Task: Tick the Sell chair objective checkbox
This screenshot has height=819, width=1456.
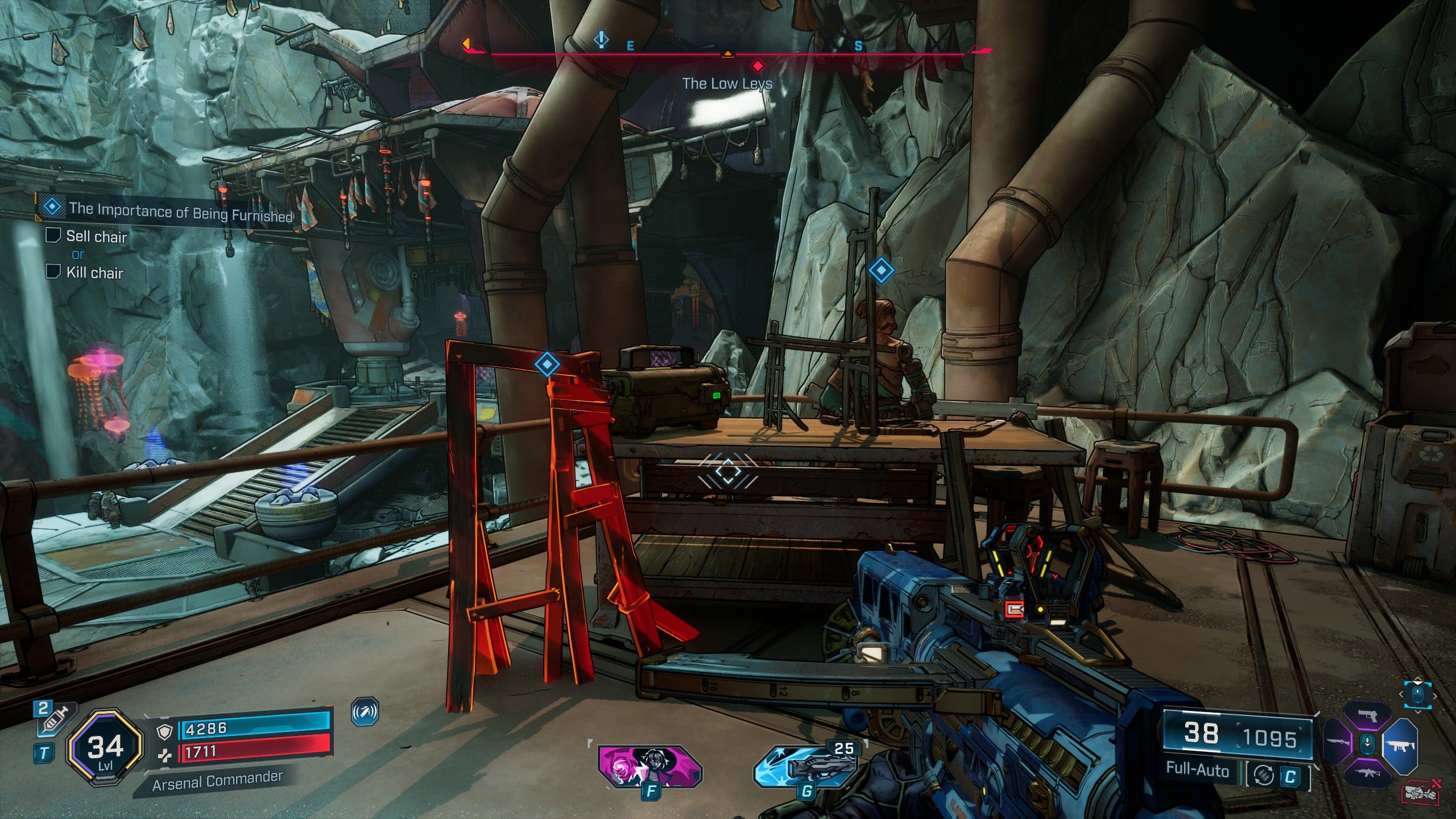Action: (x=53, y=235)
